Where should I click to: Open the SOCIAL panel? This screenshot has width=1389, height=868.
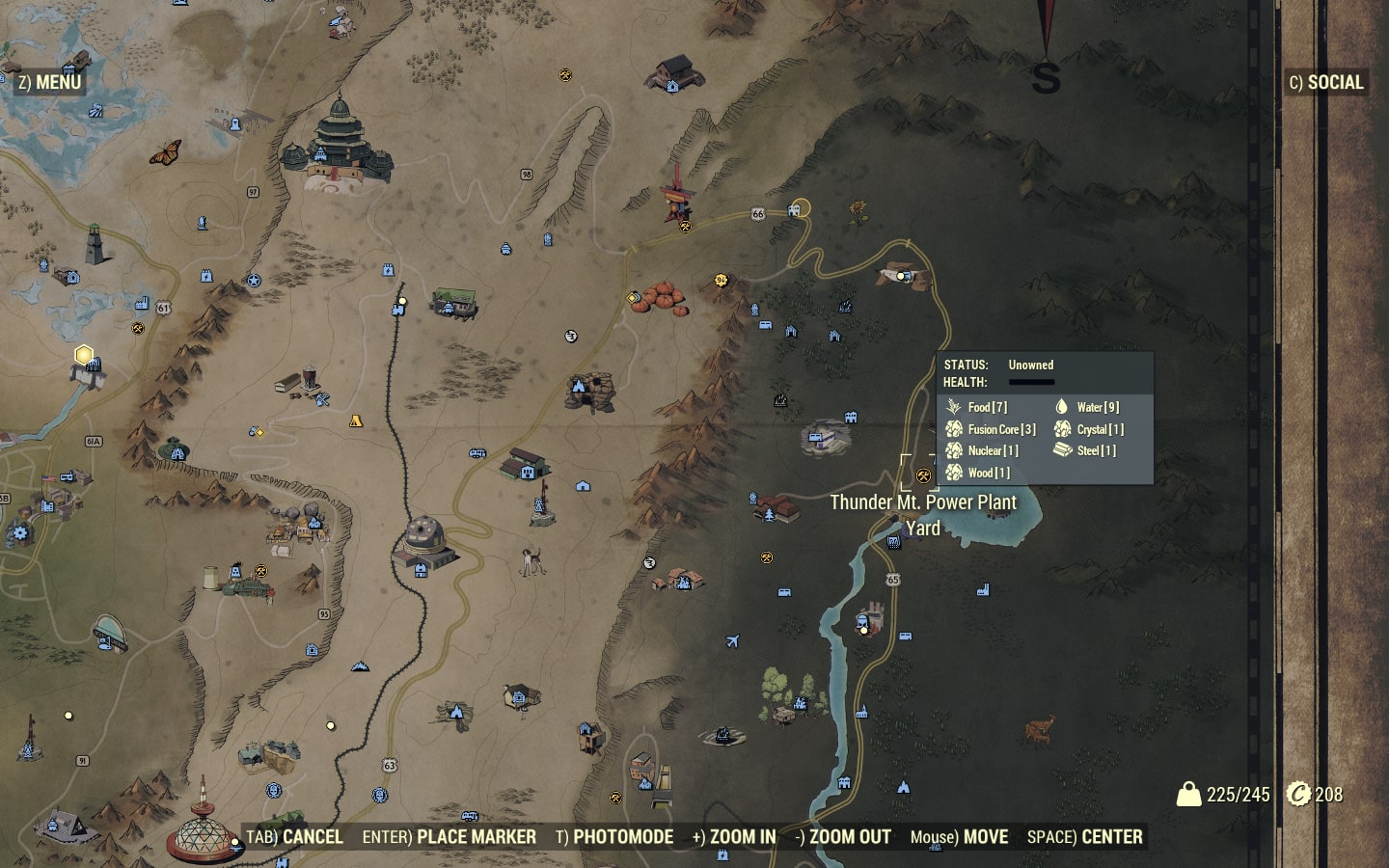click(1326, 83)
